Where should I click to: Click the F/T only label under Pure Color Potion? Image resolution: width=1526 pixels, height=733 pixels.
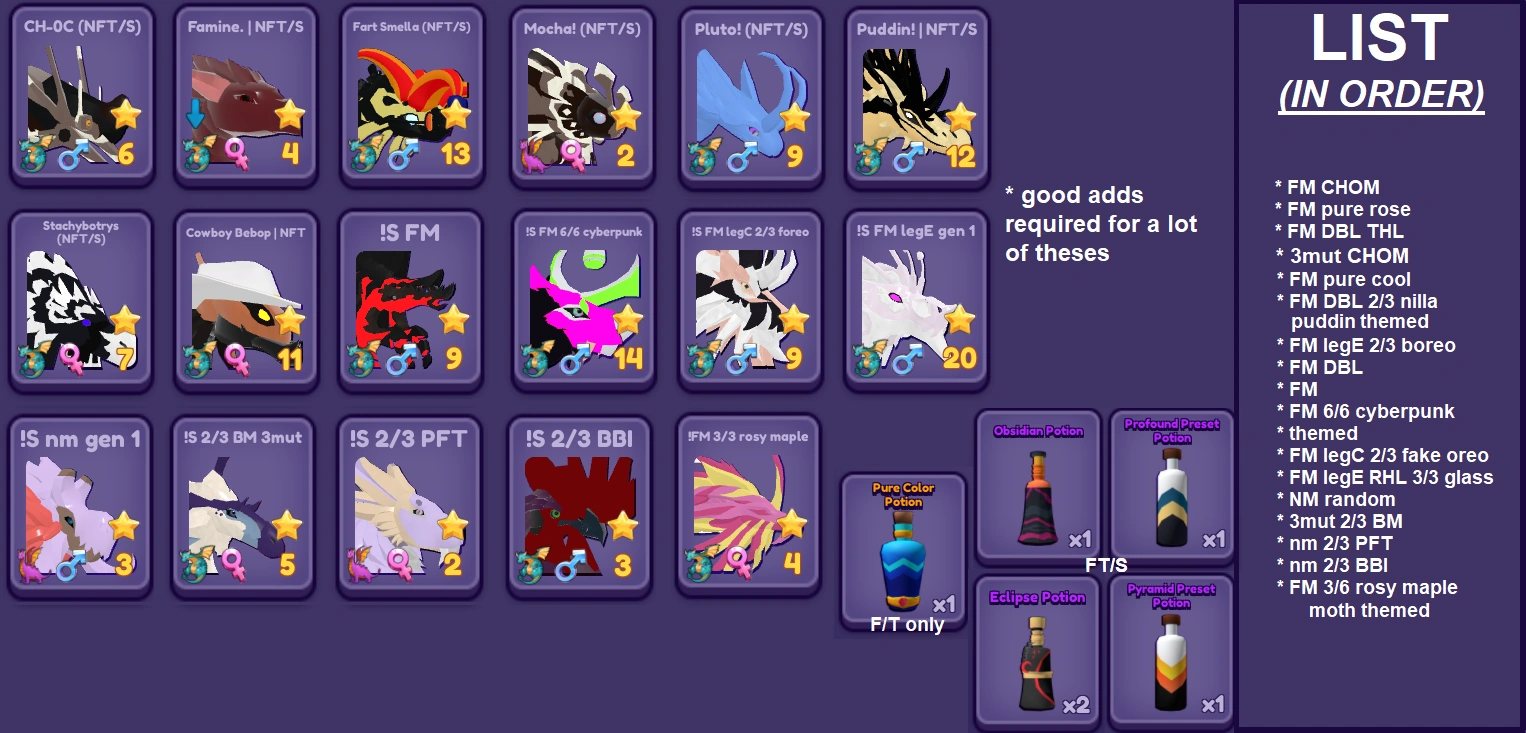pos(903,624)
